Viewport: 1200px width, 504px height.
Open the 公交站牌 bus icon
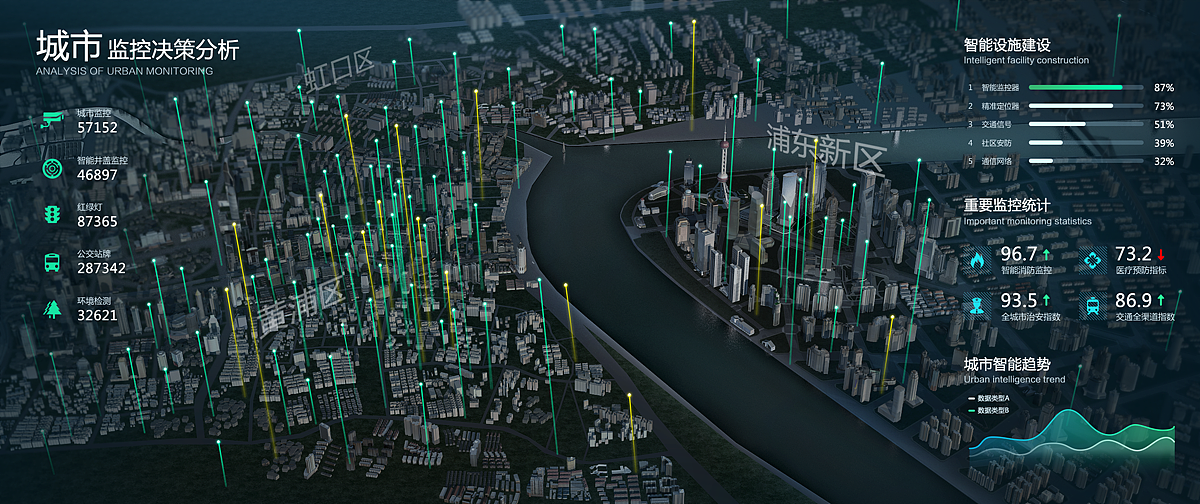[x=51, y=262]
